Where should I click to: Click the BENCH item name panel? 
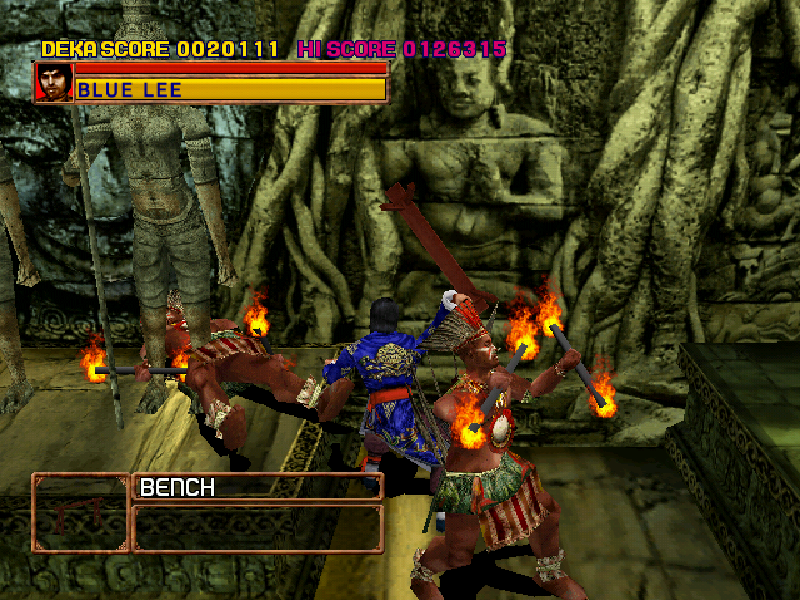[257, 487]
